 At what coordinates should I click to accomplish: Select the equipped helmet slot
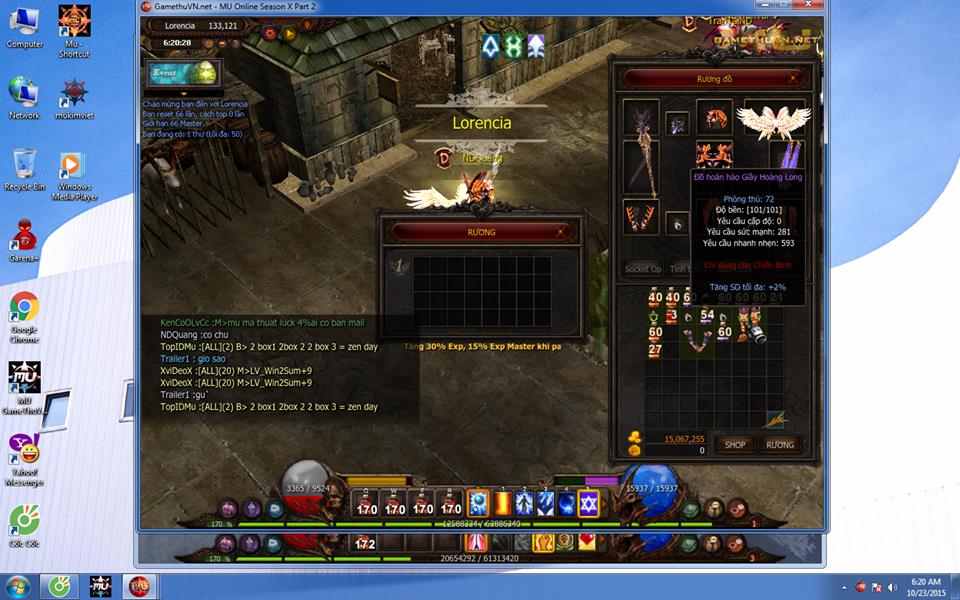714,119
